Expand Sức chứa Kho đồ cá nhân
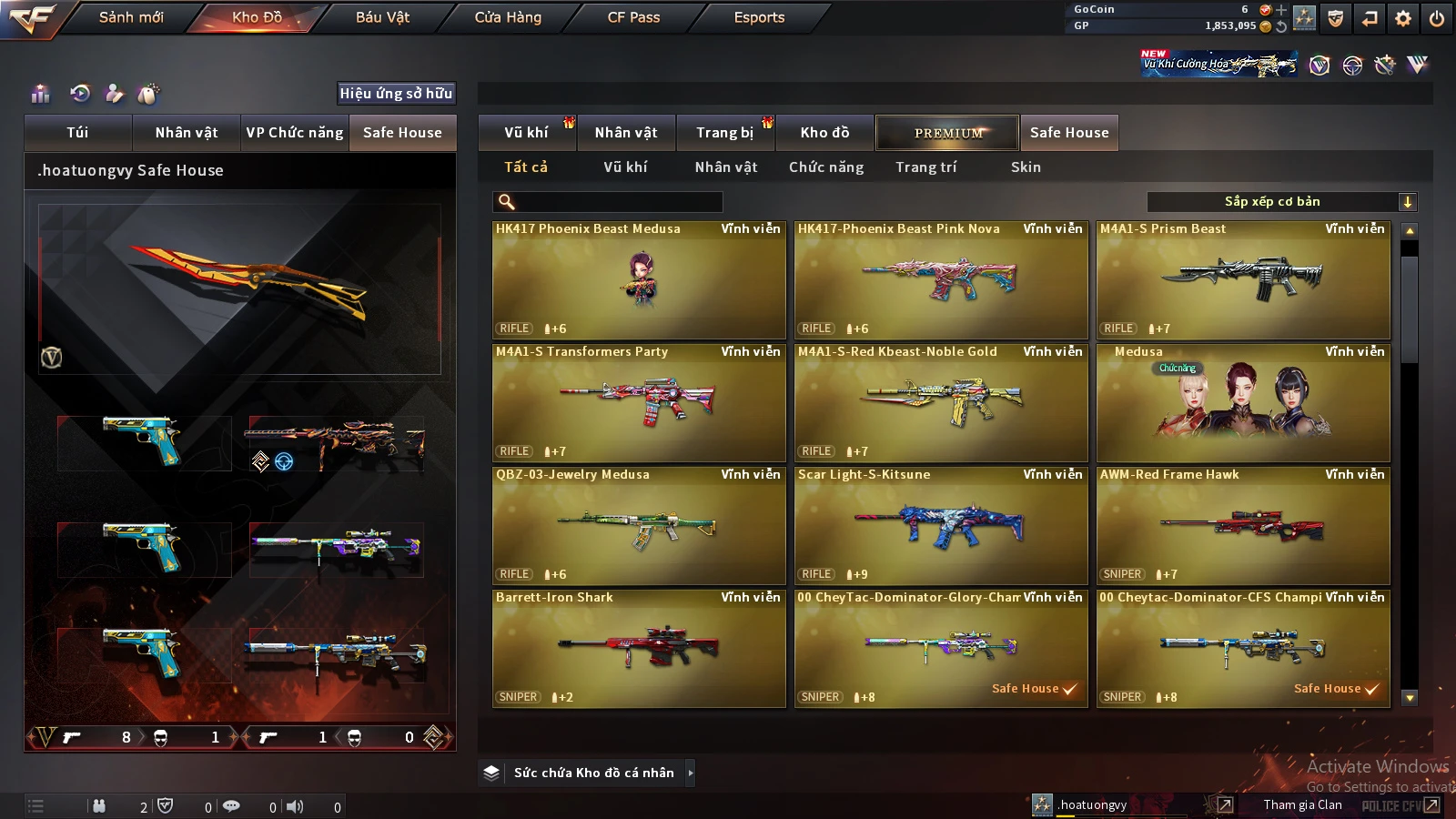The image size is (1456, 819). (691, 773)
